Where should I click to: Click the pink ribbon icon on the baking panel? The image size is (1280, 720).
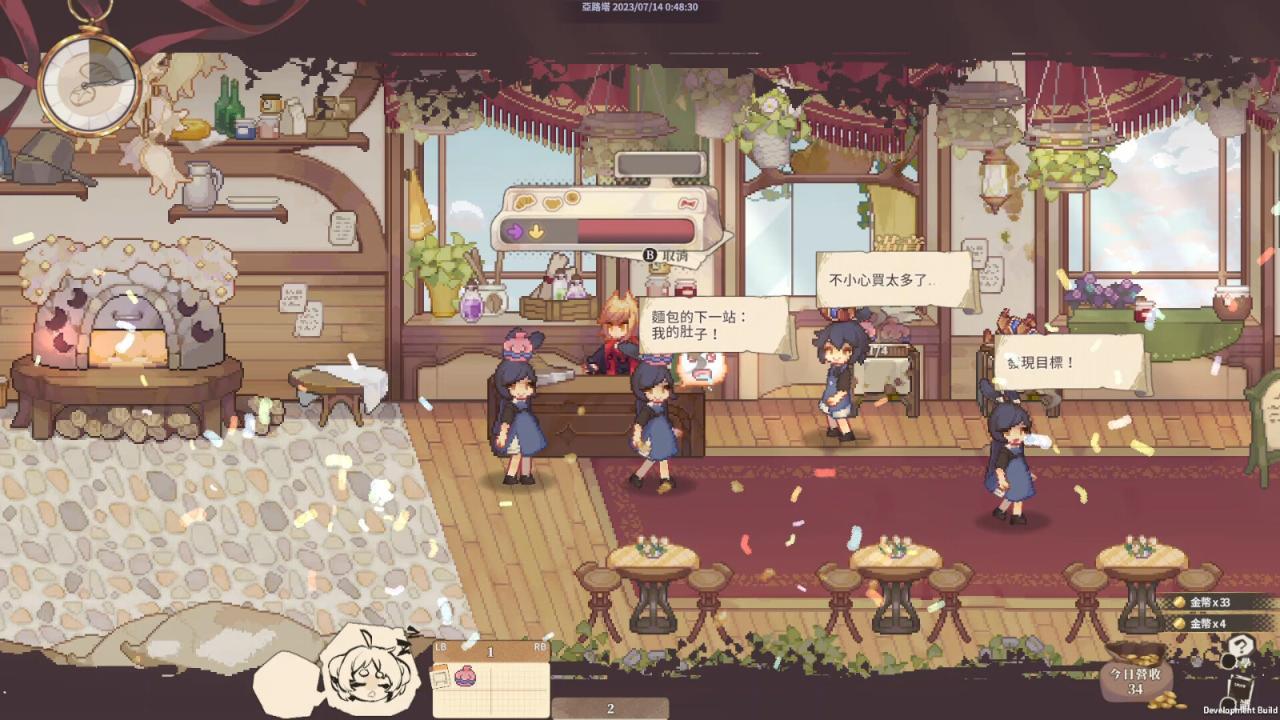(687, 202)
